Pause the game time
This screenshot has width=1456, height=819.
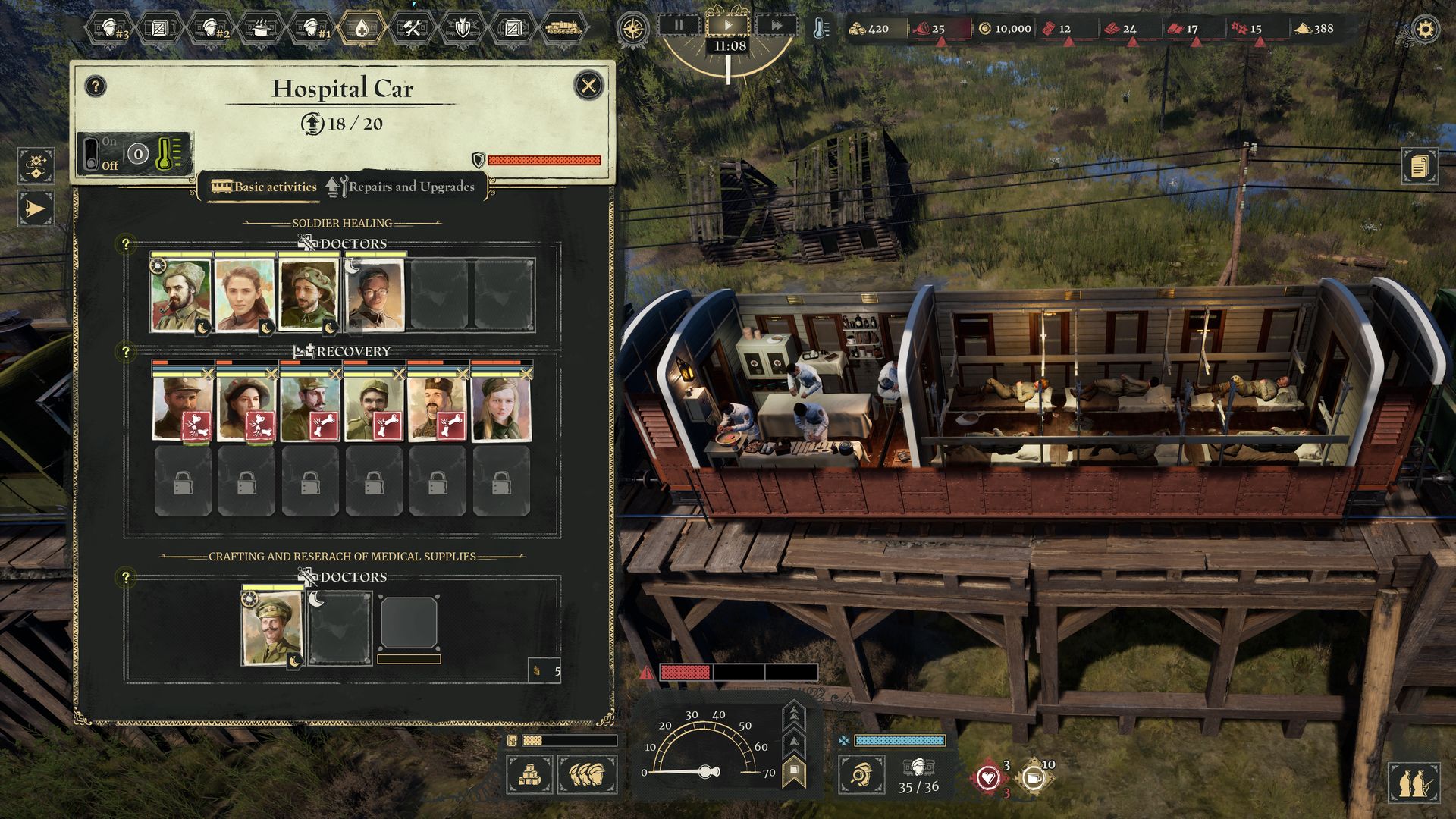pos(679,25)
